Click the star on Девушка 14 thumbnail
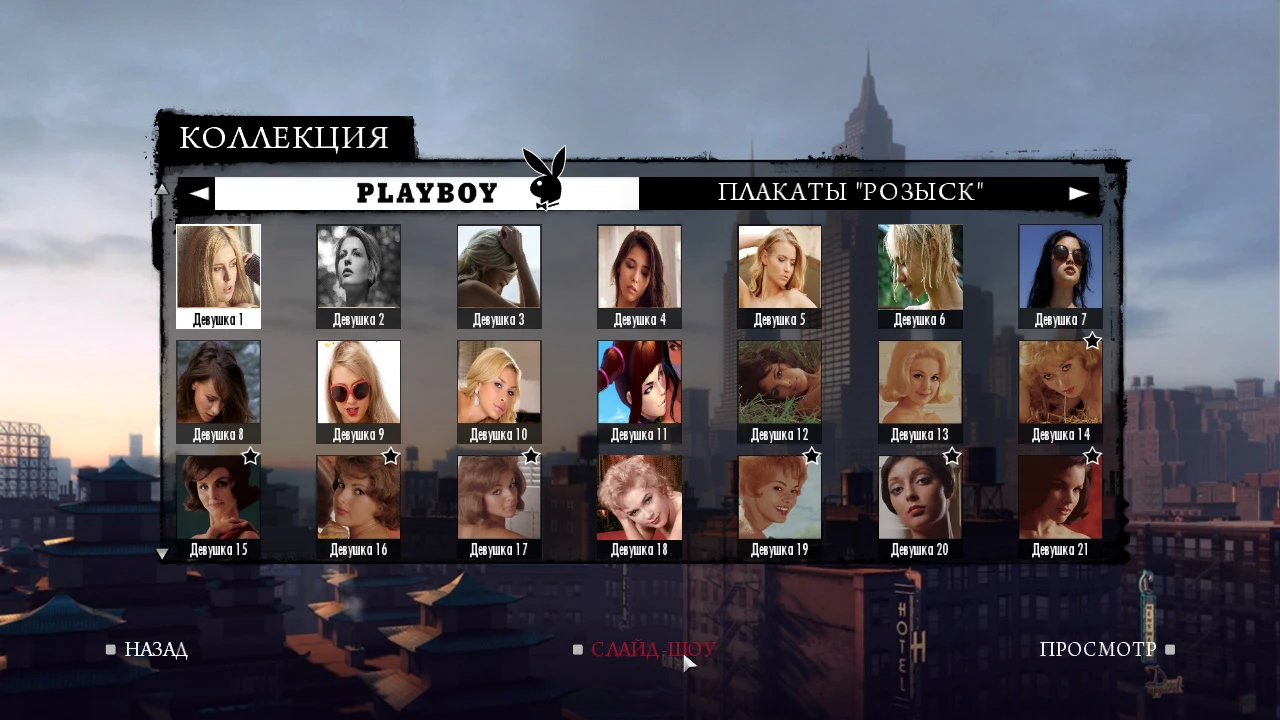This screenshot has width=1280, height=720. (1092, 341)
